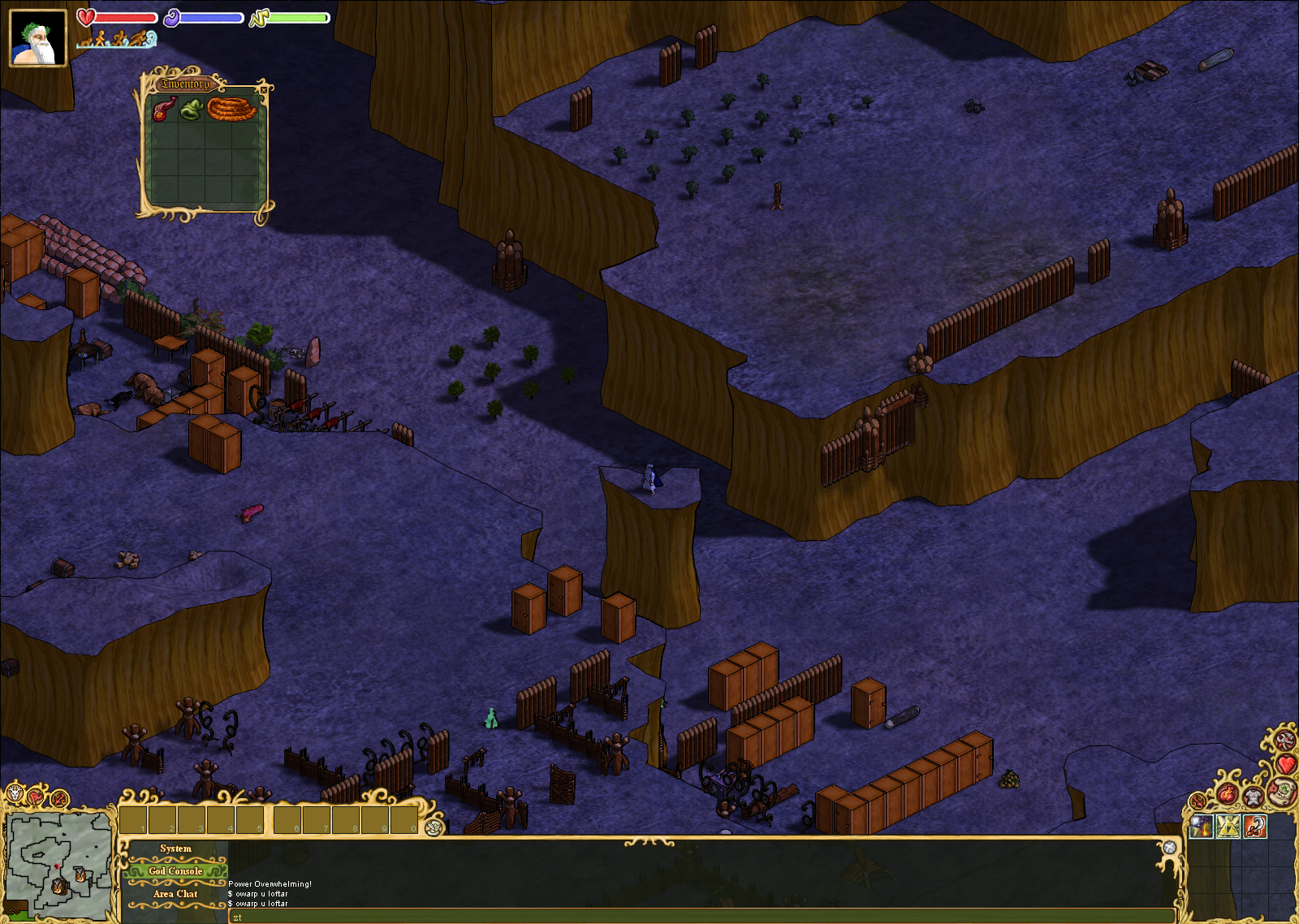
Task: Click the red heart round button
Action: tap(1287, 763)
